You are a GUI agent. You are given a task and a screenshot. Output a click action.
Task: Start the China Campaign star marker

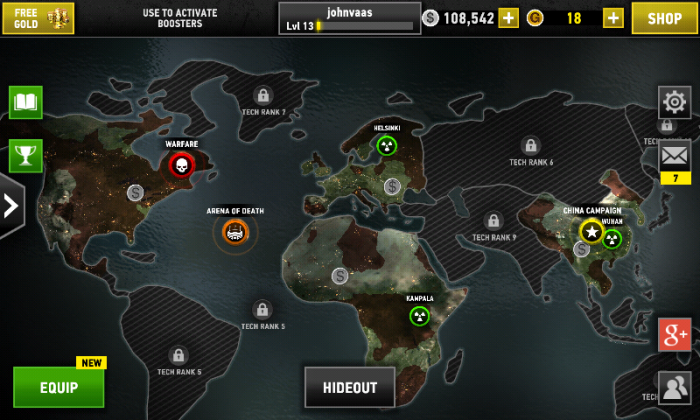tap(591, 232)
